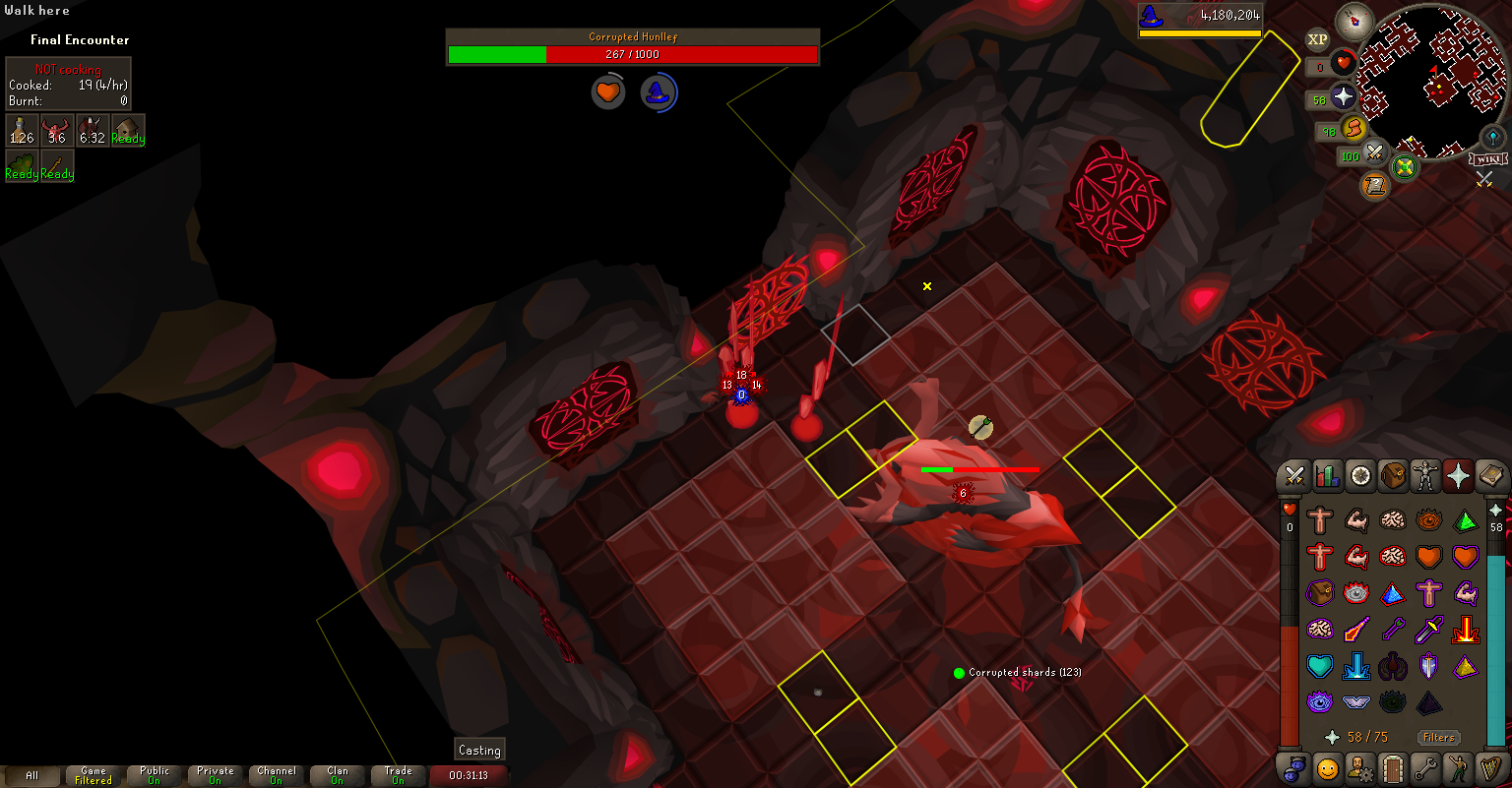Open the Combat Options tab

1293,476
